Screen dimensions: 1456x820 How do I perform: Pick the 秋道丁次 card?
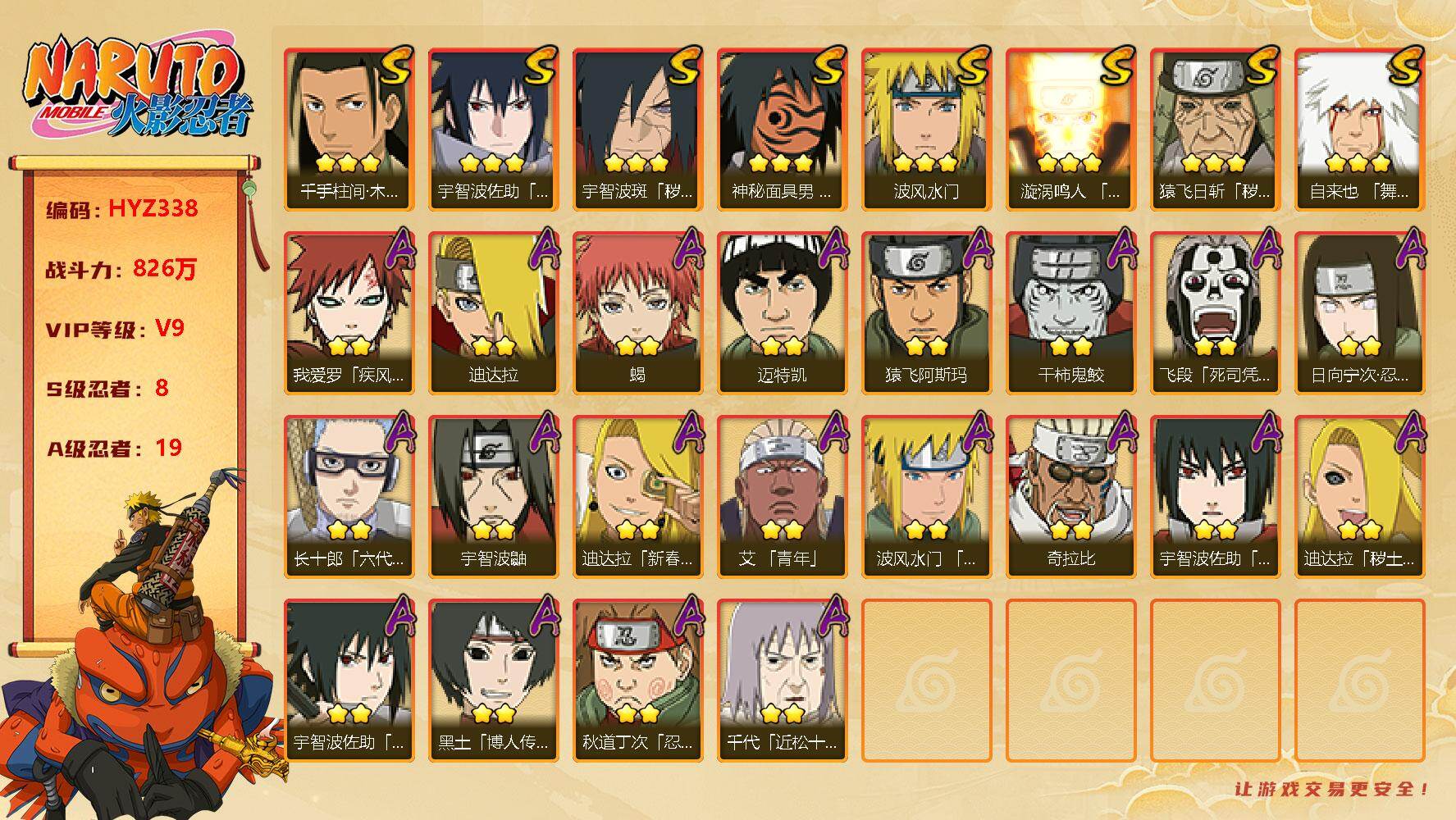click(x=637, y=680)
